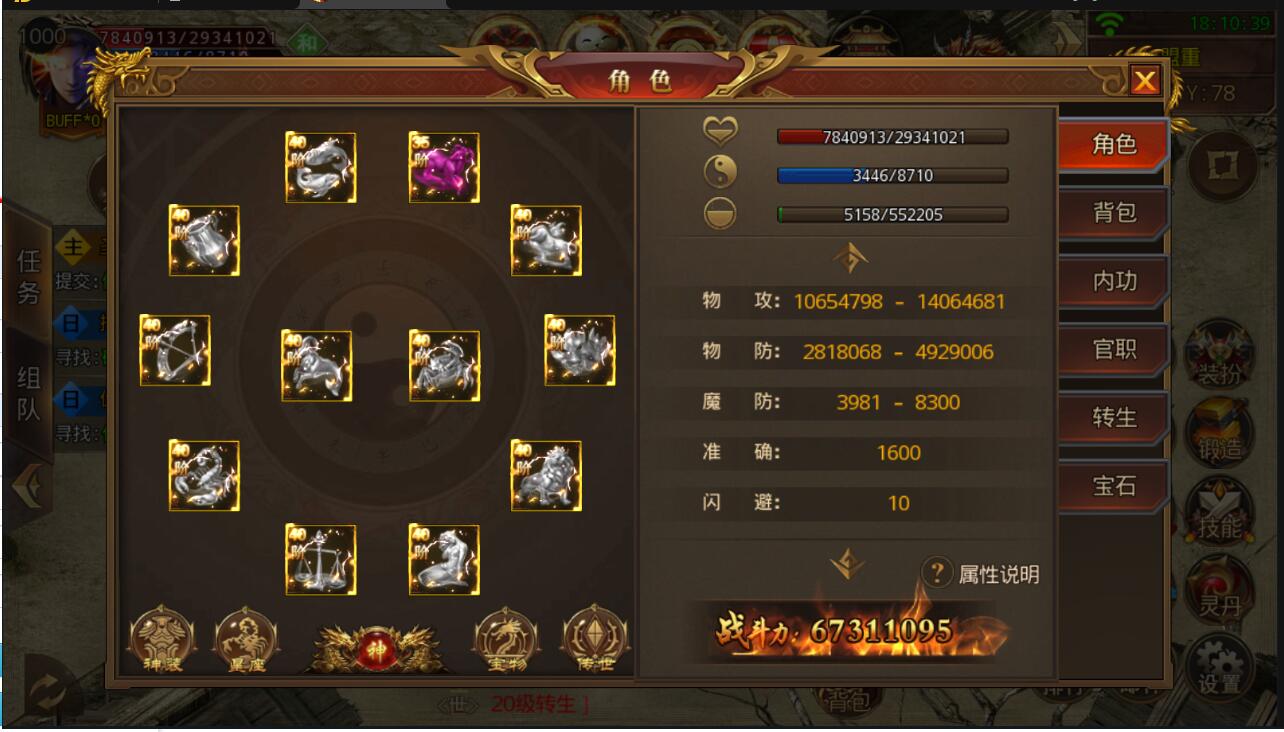Switch to the 背包 tab
The image size is (1284, 732).
[1113, 212]
